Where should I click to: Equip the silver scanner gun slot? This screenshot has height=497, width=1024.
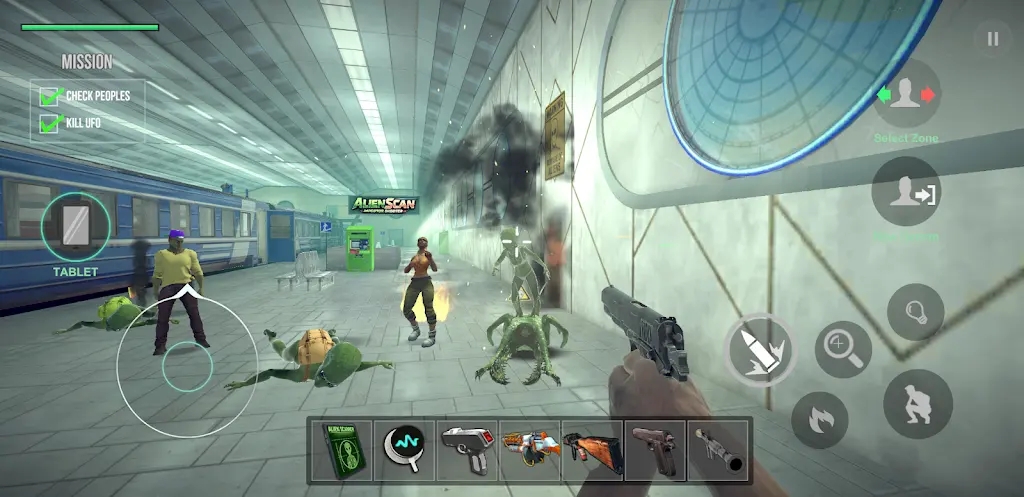point(467,450)
